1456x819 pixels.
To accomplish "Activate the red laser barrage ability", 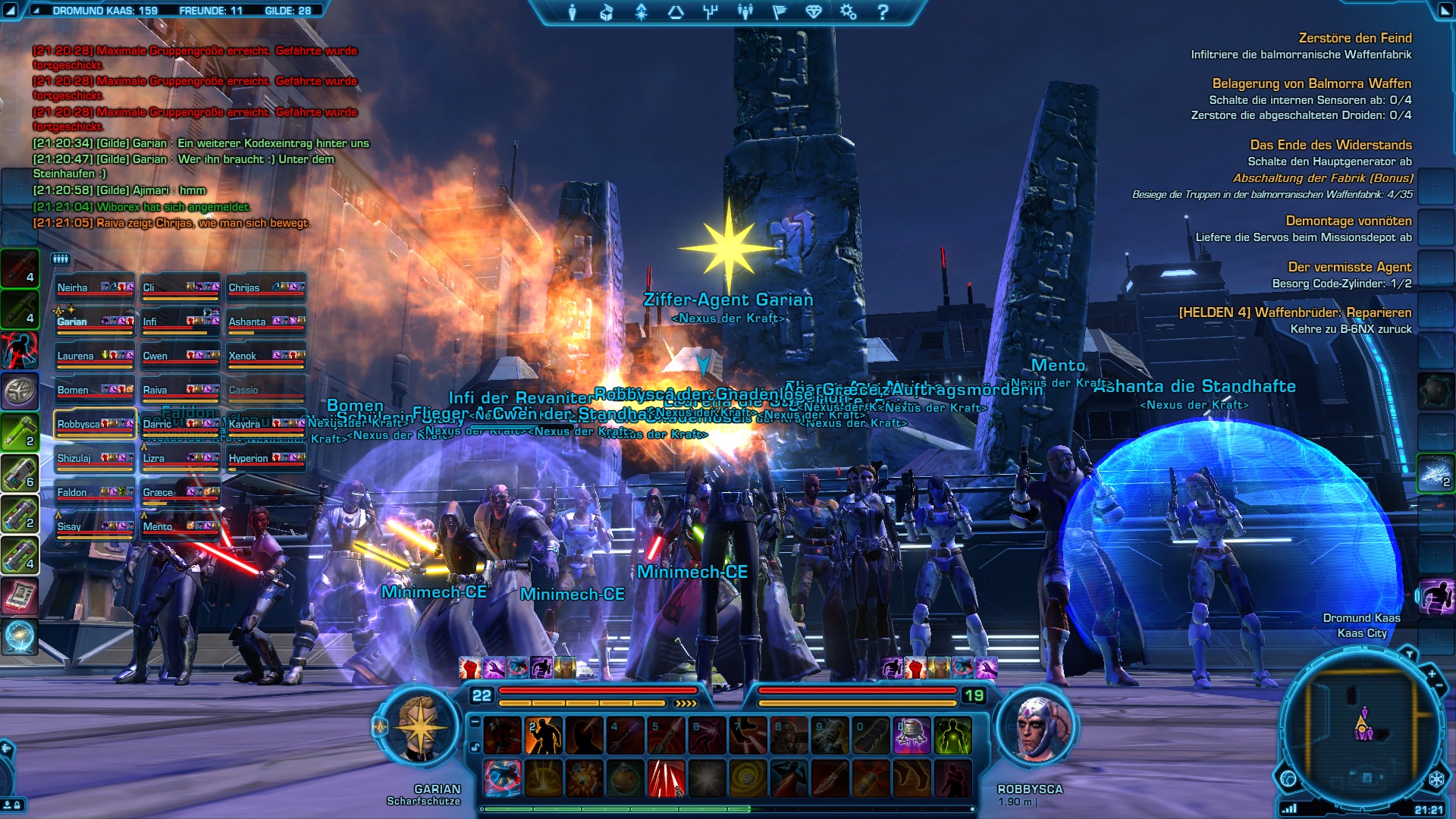I will pyautogui.click(x=666, y=779).
